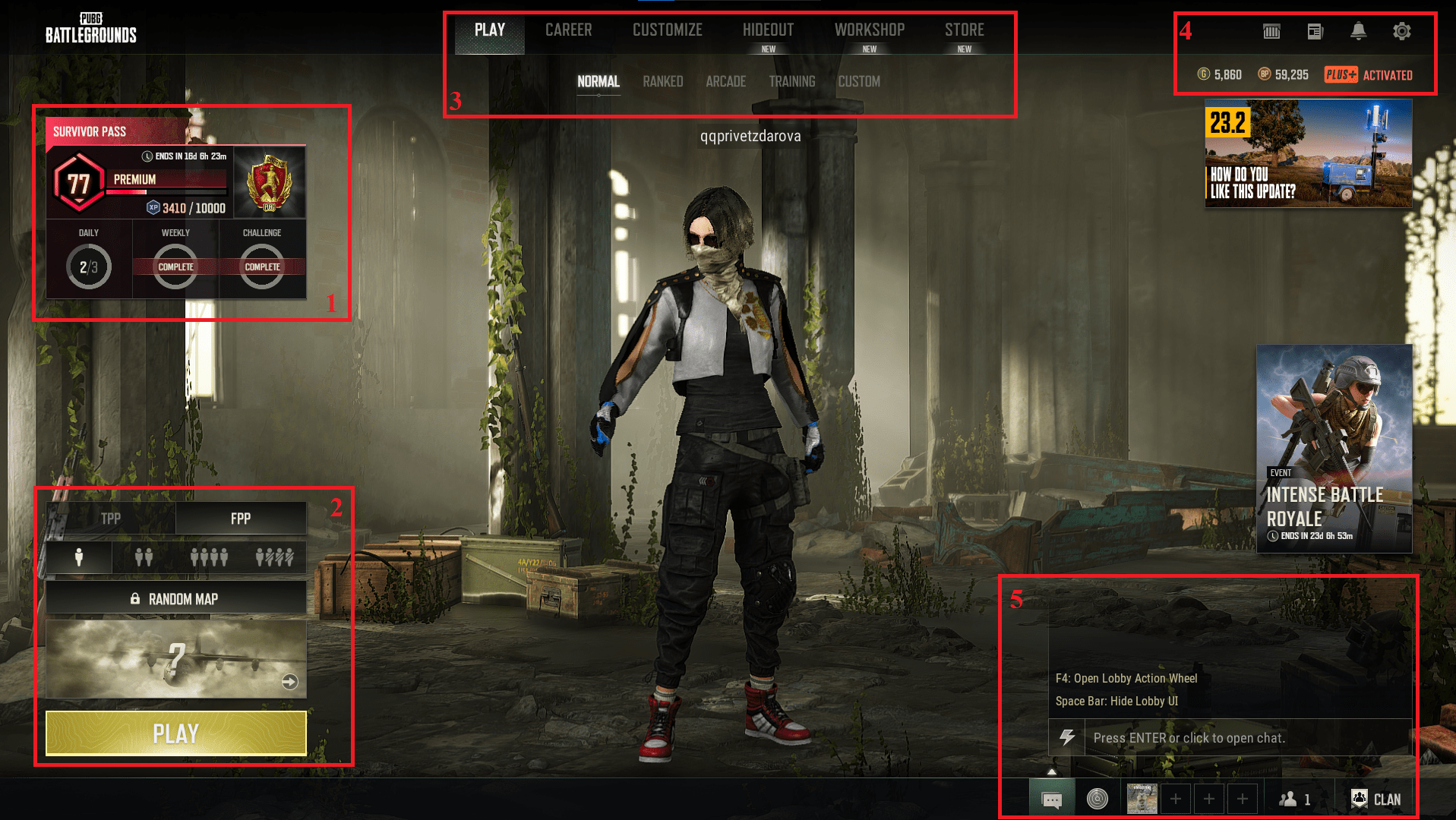Open the RANKED mode tab
1456x820 pixels.
(x=662, y=81)
